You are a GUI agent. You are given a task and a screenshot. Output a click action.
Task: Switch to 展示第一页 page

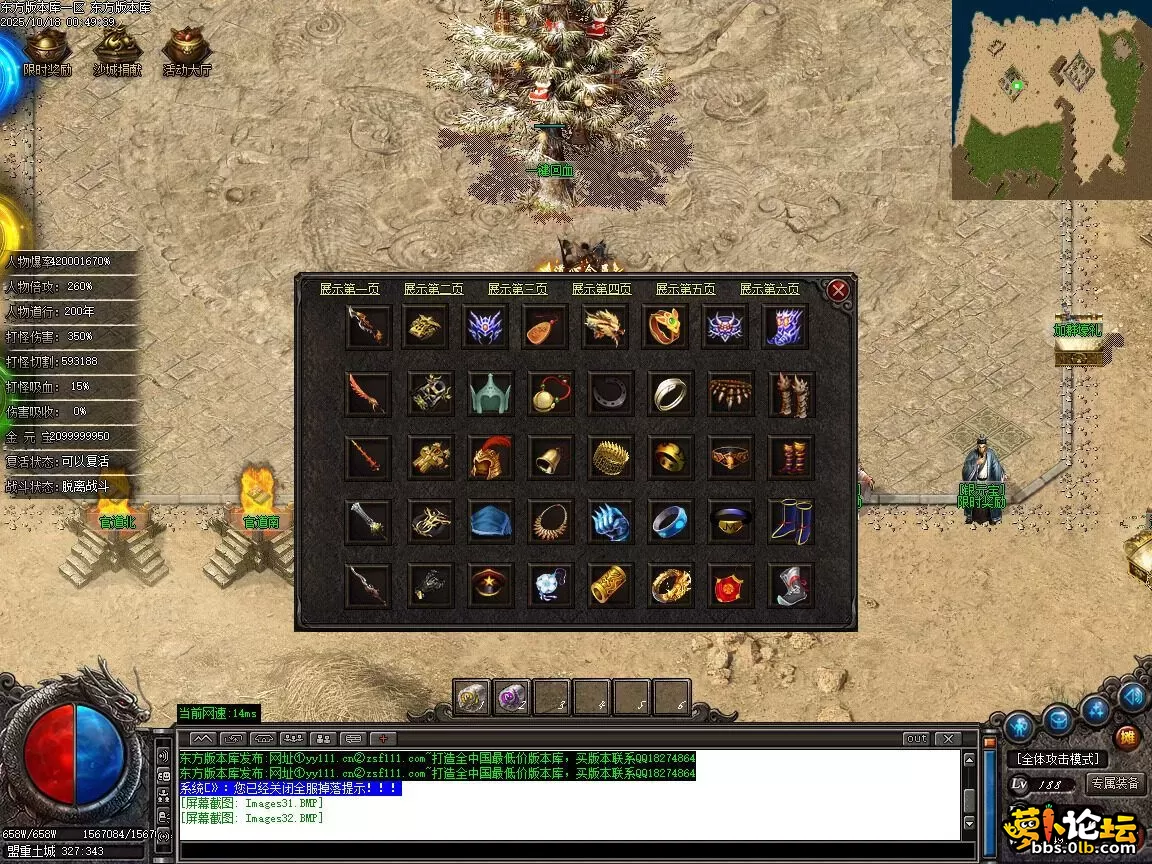(350, 289)
